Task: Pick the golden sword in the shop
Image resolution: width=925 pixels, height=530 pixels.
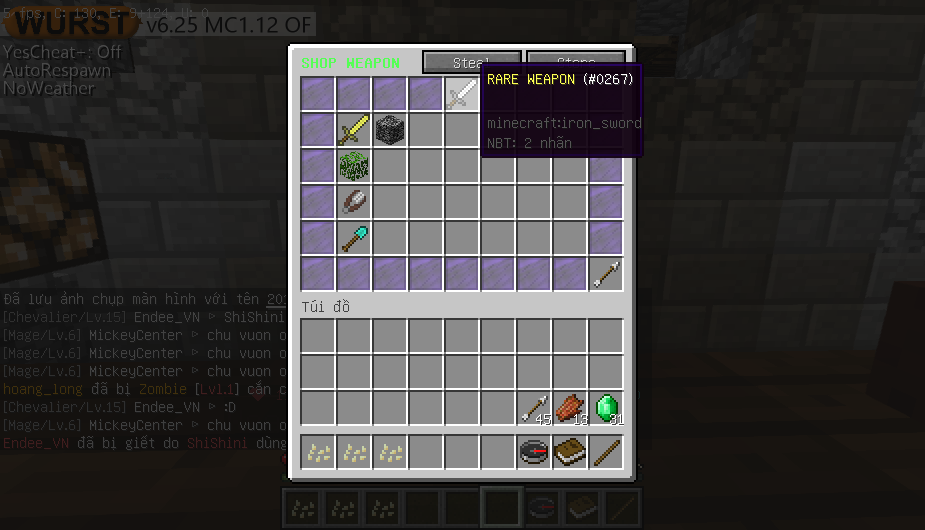Action: click(x=353, y=130)
